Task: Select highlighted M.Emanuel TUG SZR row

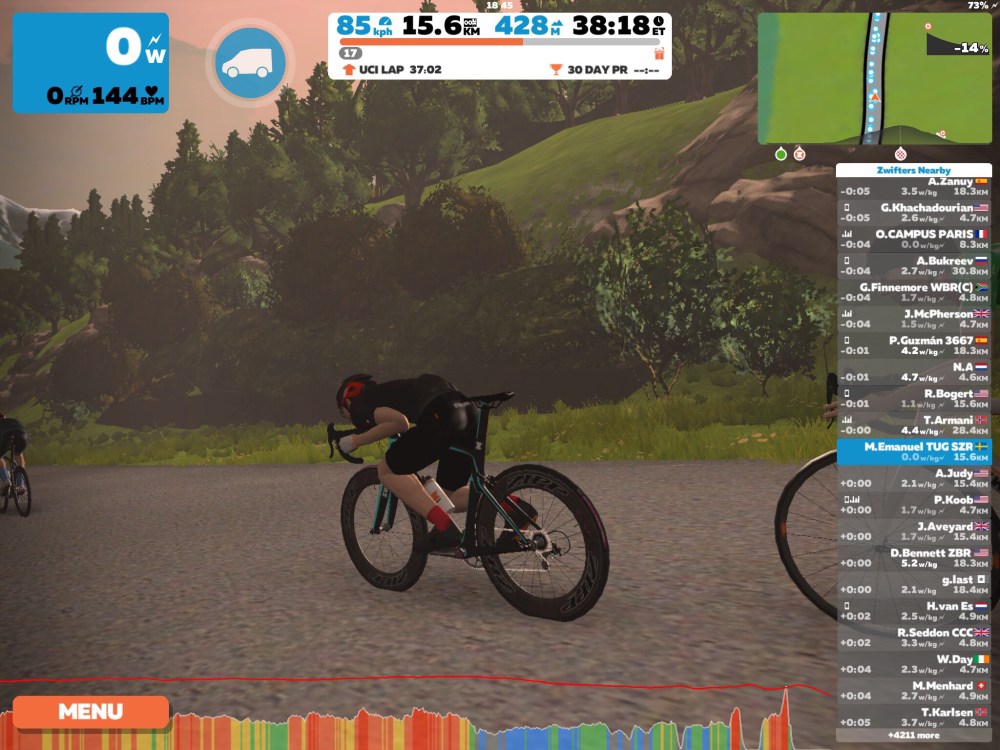Action: (914, 451)
